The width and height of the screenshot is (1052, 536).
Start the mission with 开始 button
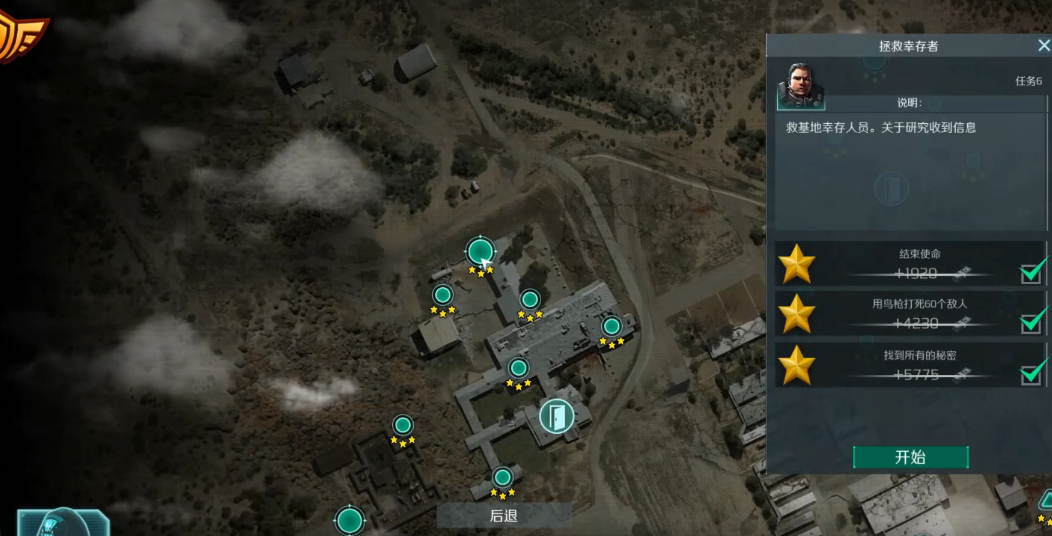point(910,457)
